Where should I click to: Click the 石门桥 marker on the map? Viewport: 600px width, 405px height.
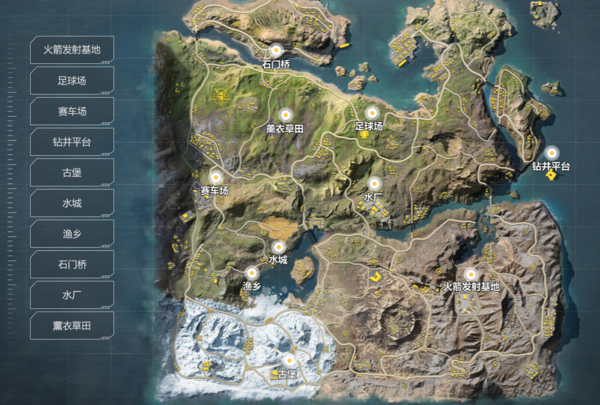point(275,48)
